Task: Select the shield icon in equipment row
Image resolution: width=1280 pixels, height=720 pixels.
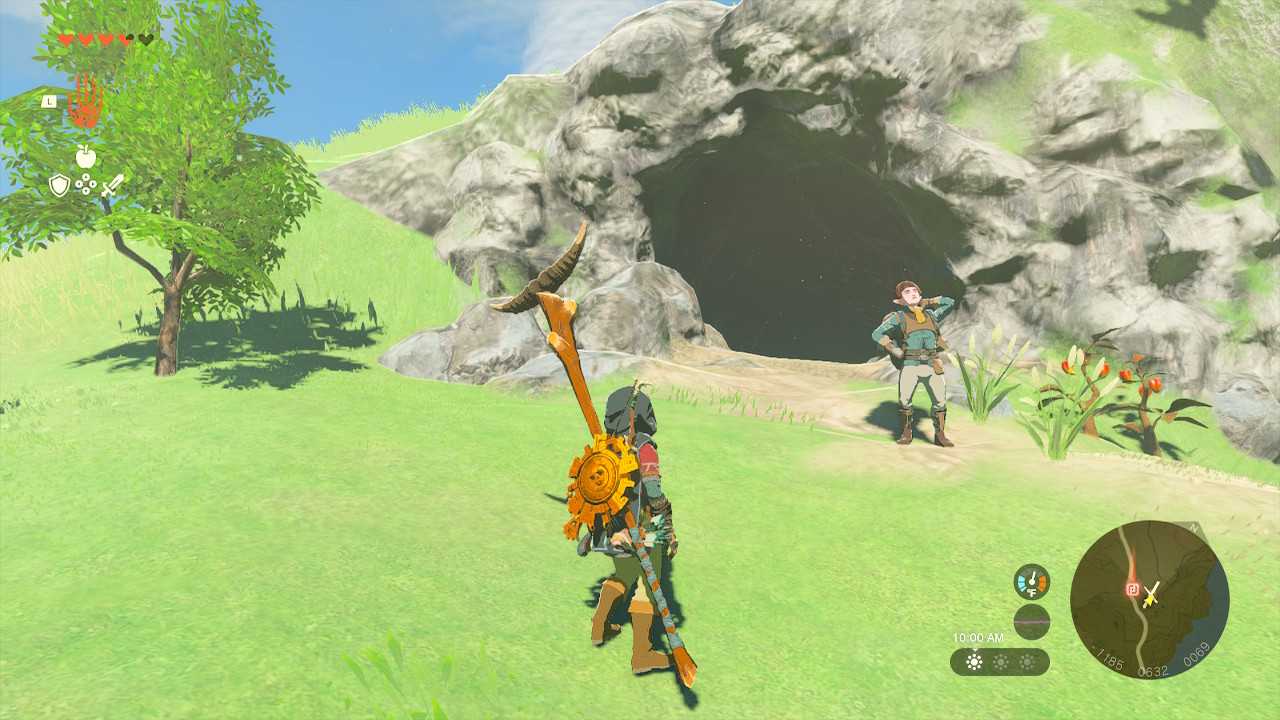Action: tap(59, 185)
